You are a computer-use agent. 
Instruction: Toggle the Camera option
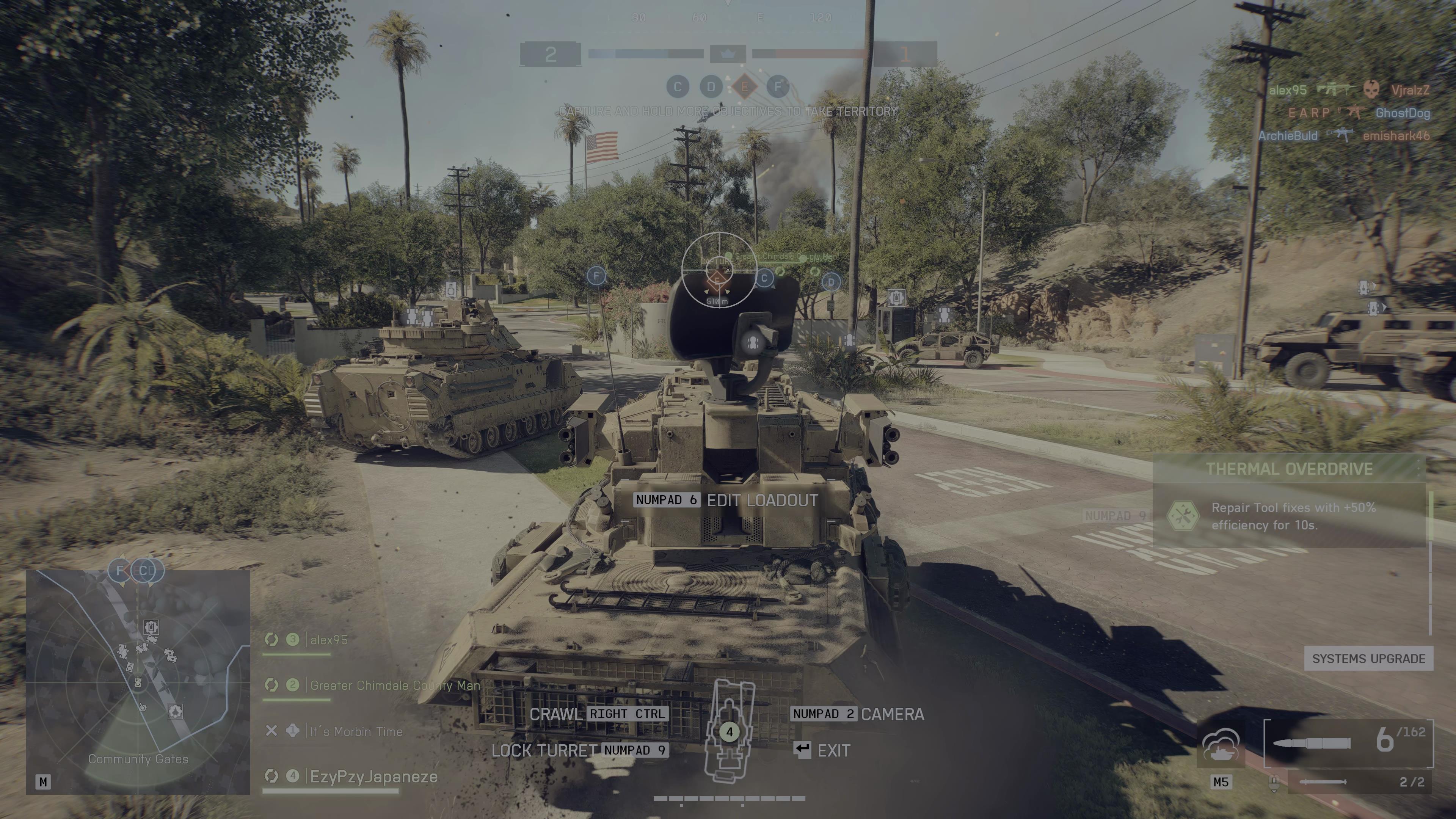[892, 714]
